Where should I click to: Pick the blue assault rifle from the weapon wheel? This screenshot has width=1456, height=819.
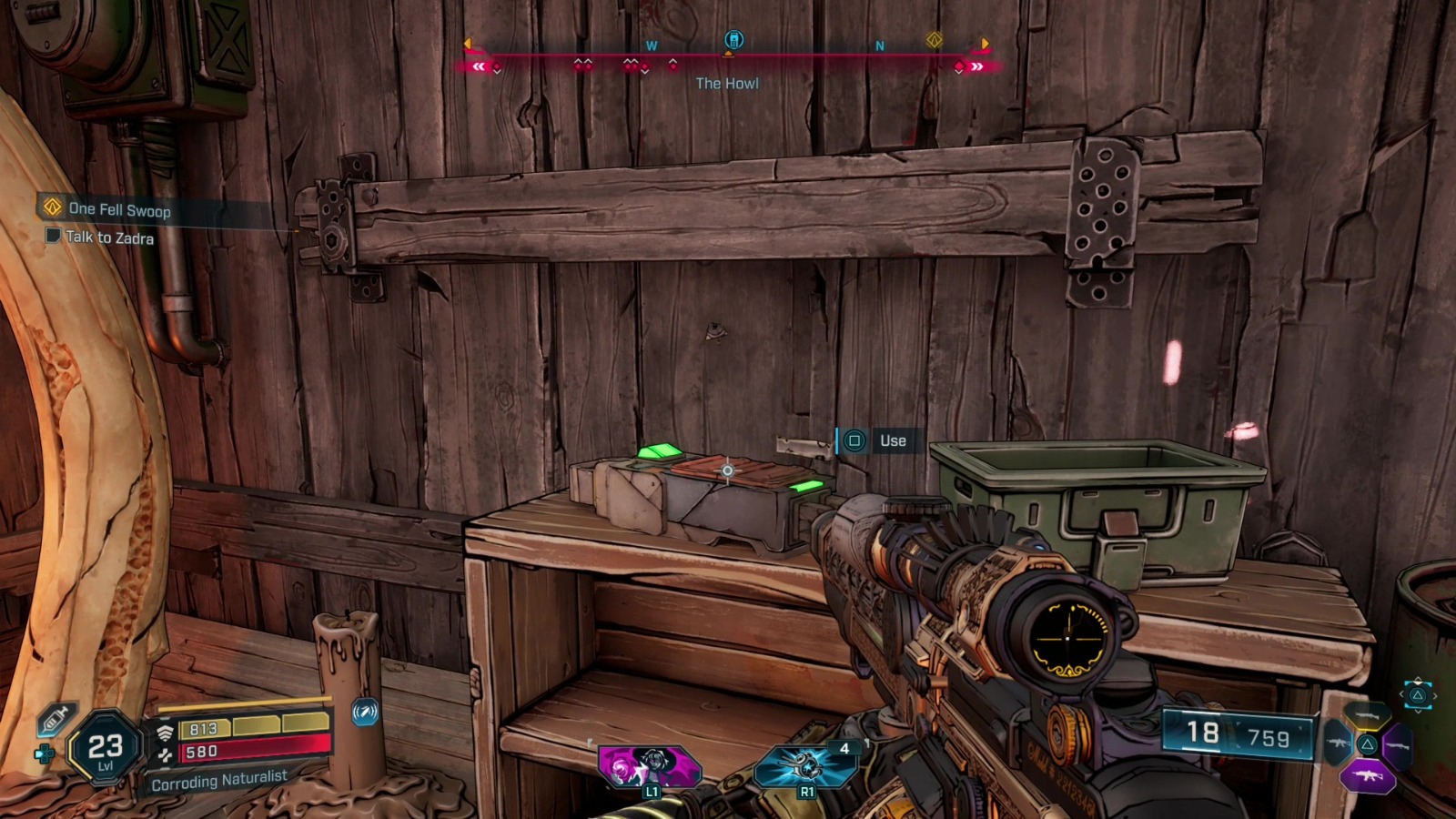(1338, 744)
